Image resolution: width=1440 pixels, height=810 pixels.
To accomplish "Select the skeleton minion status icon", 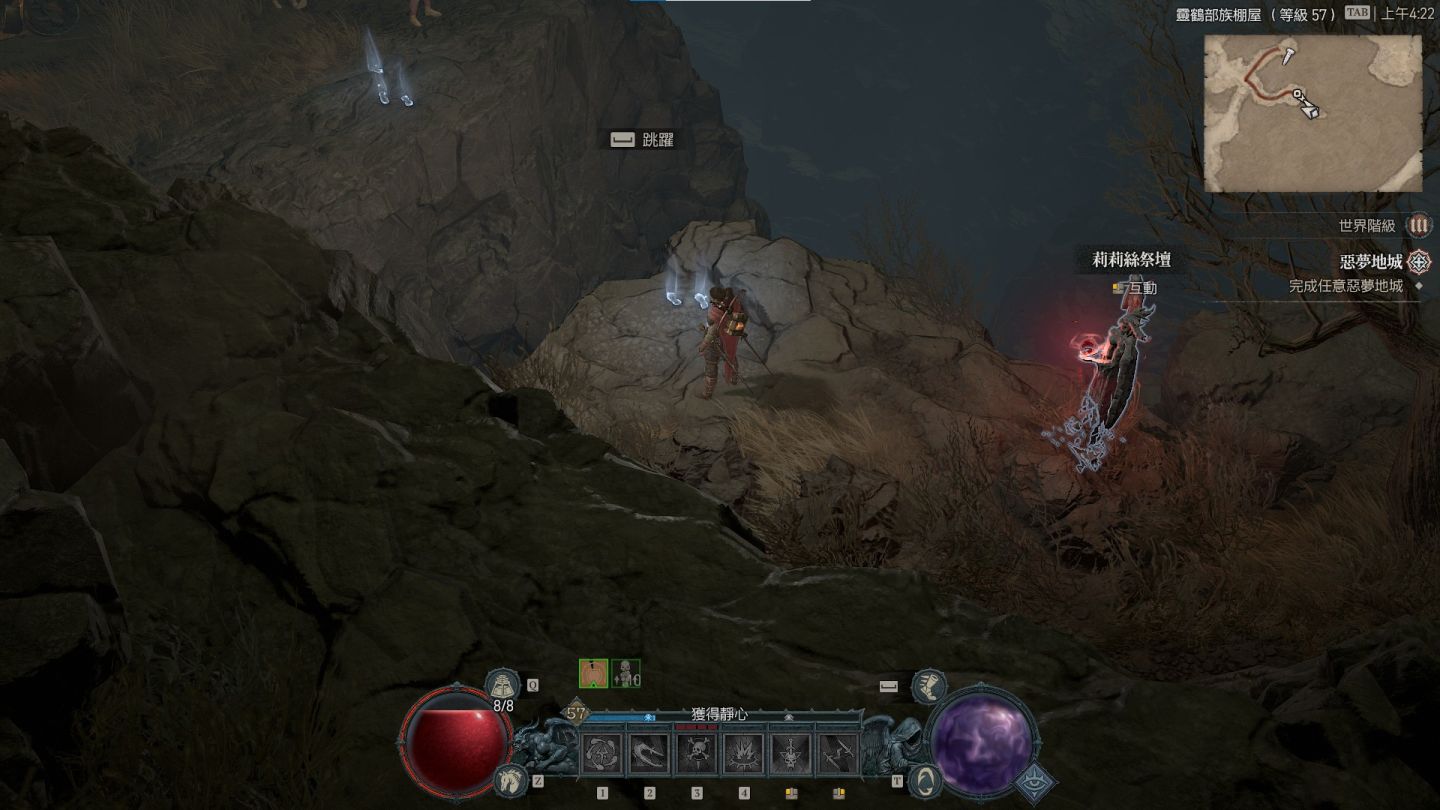I will pyautogui.click(x=625, y=674).
